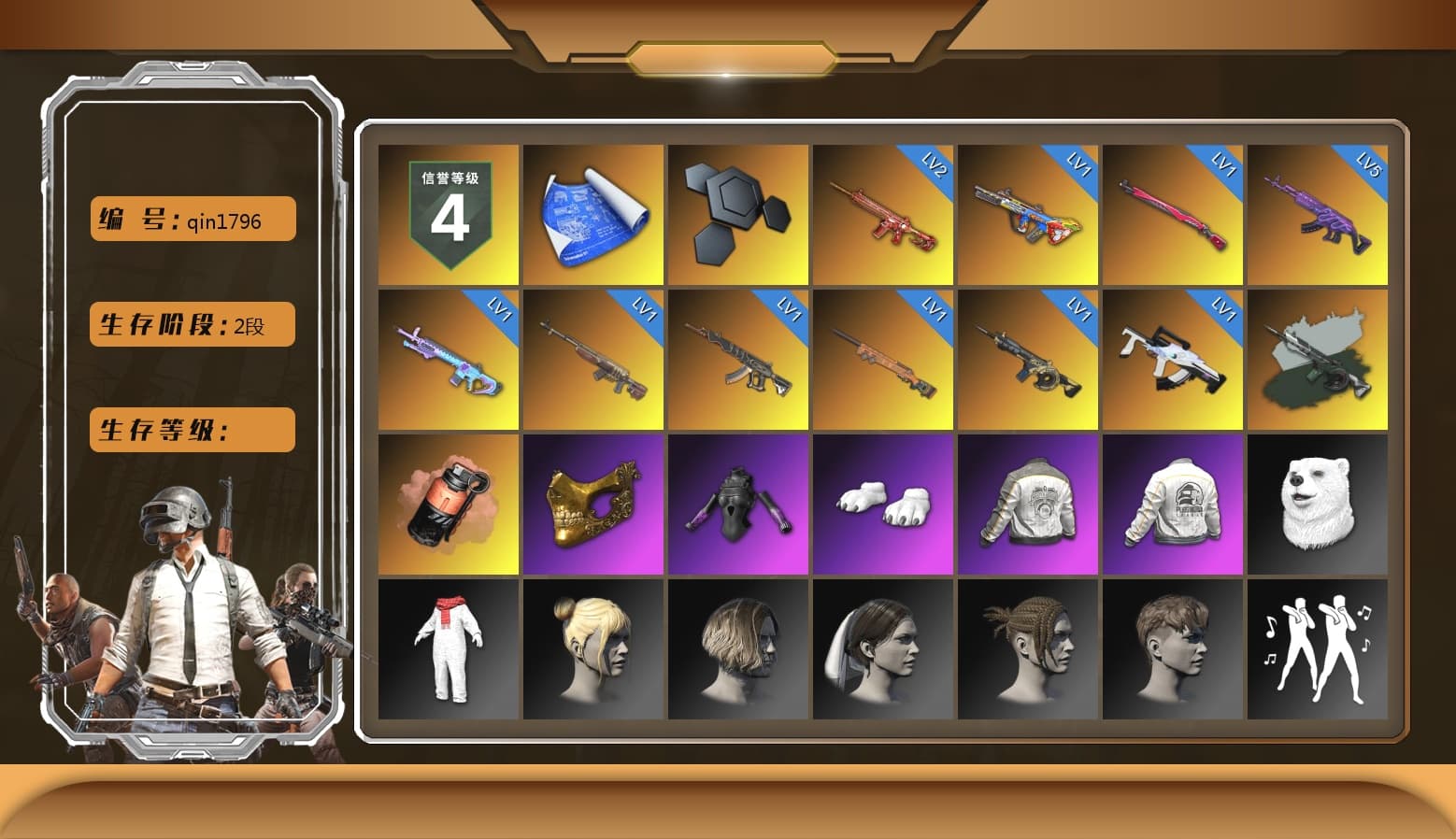Select the blonde bun hairstyle thumbnail

pyautogui.click(x=592, y=649)
